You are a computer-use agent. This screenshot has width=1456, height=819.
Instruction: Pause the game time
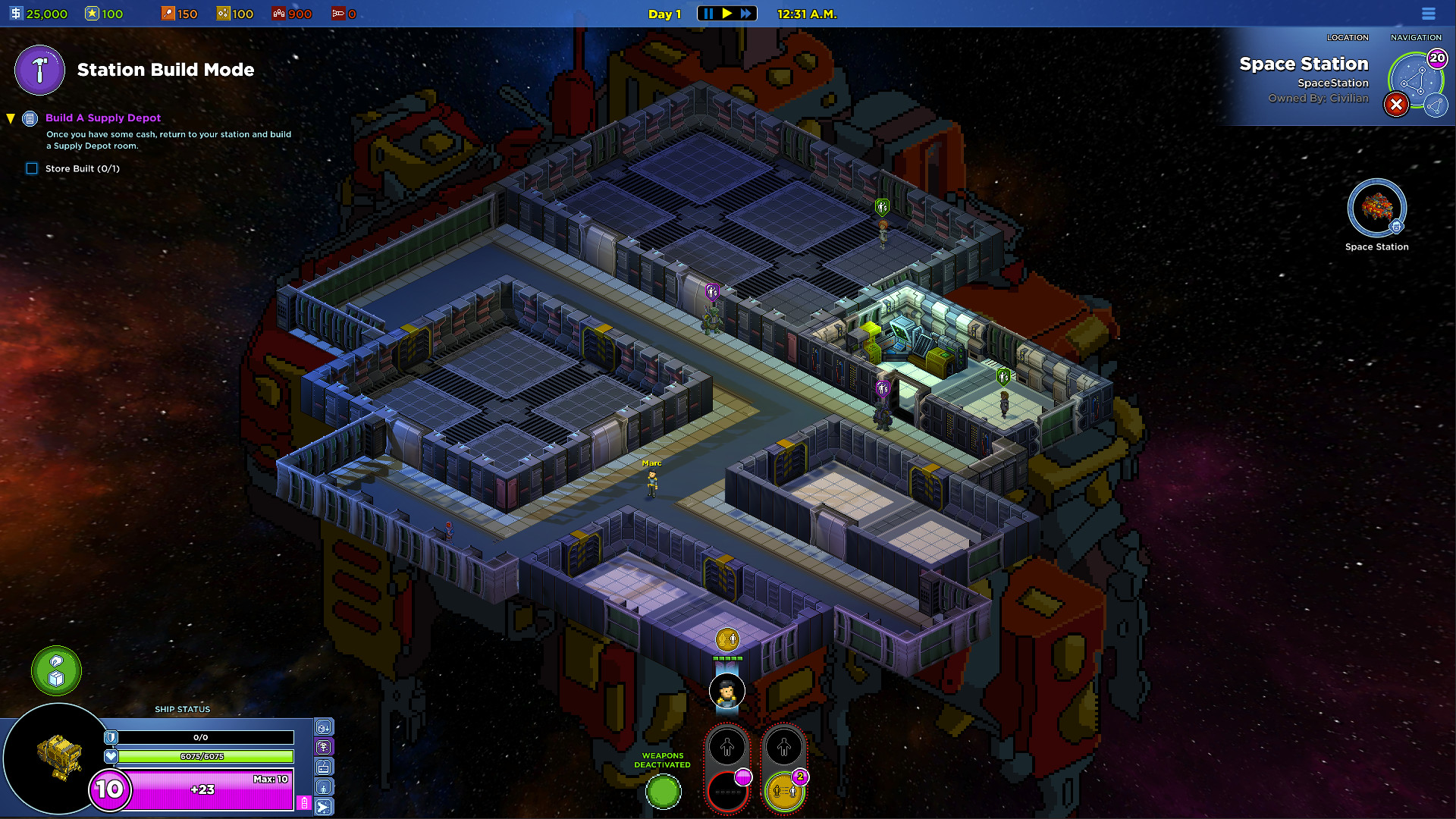pyautogui.click(x=708, y=14)
